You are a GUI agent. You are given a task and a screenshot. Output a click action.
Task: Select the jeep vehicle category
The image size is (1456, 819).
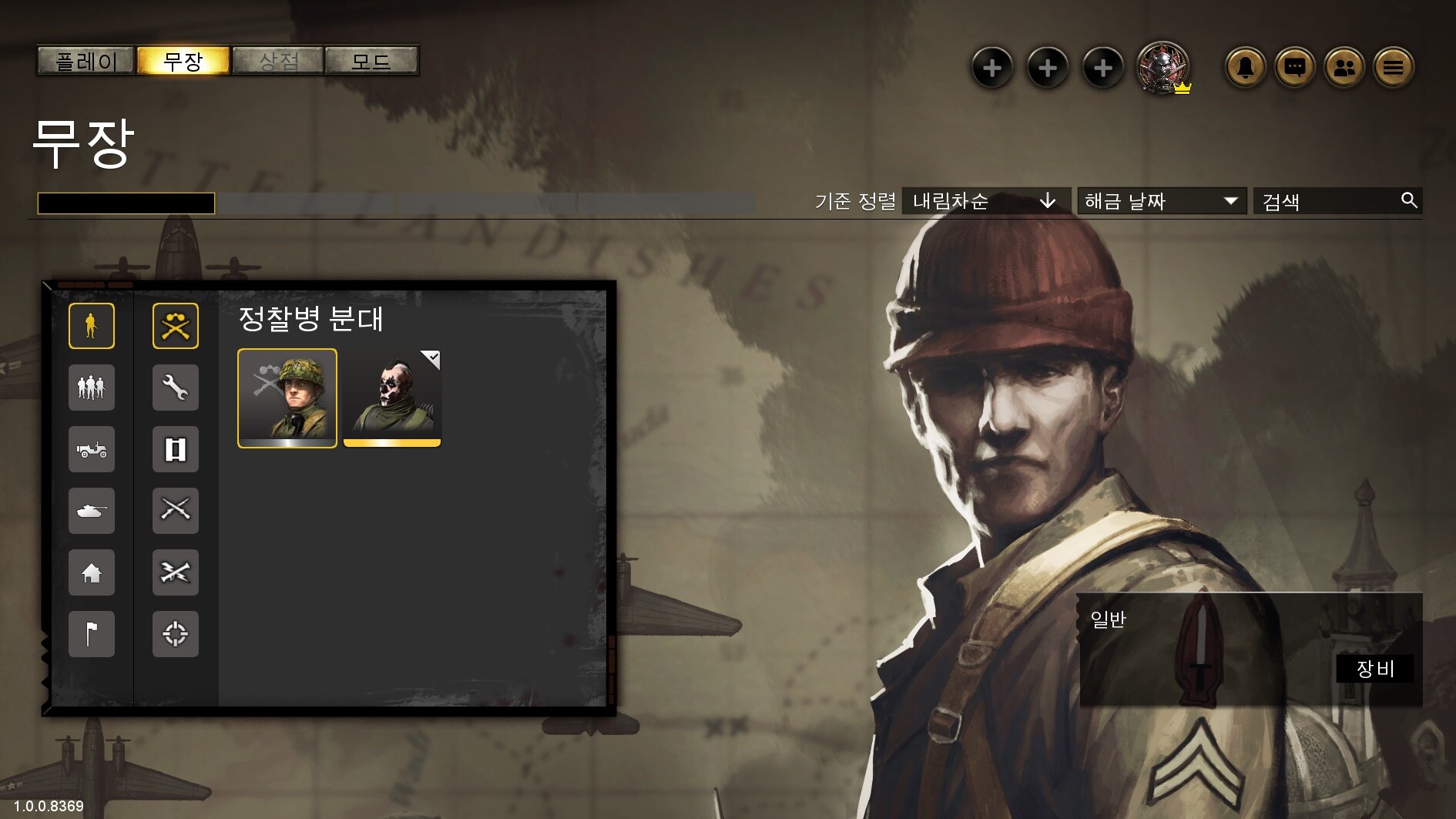click(x=92, y=449)
